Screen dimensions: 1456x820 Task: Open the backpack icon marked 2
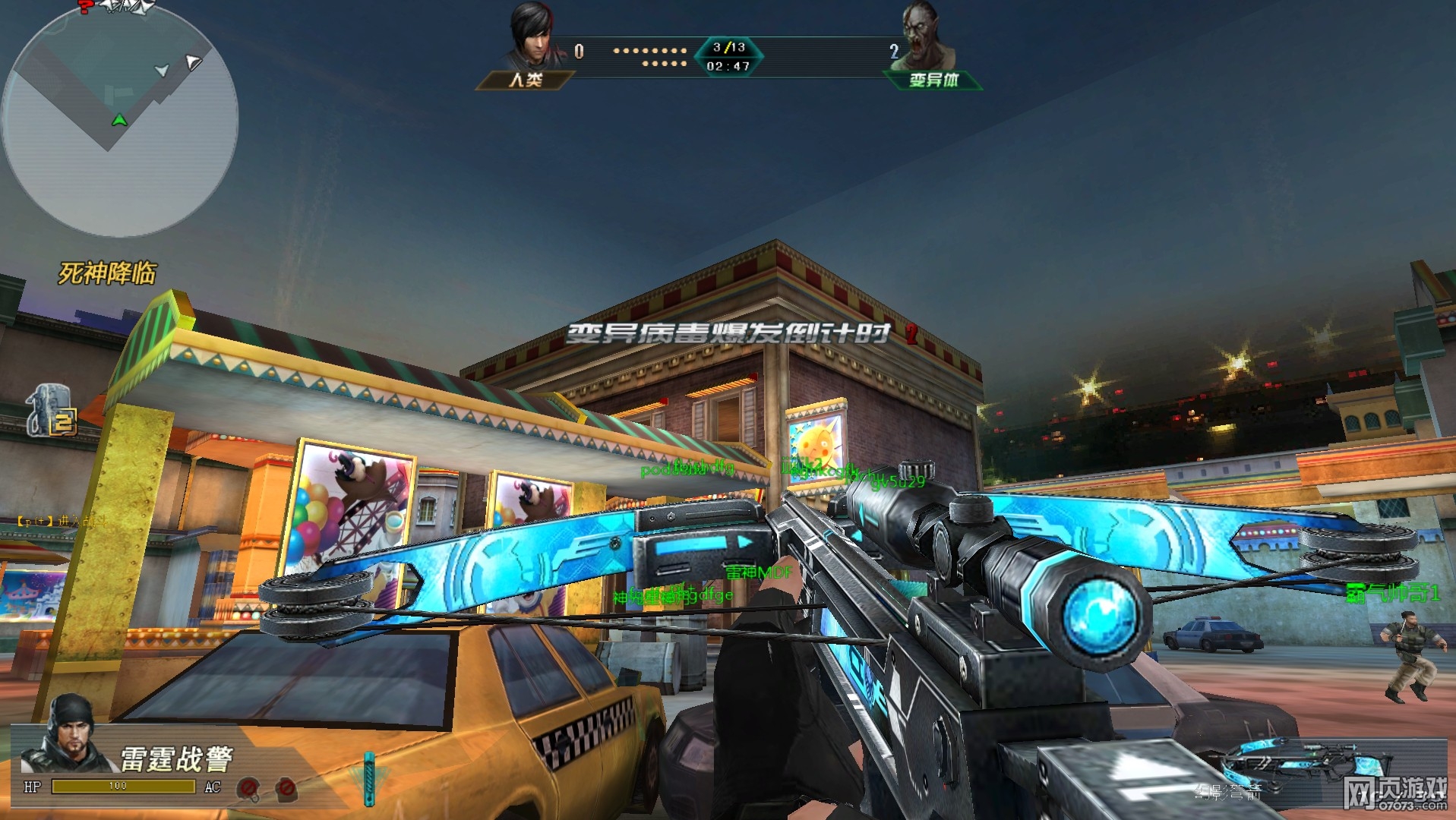click(52, 412)
